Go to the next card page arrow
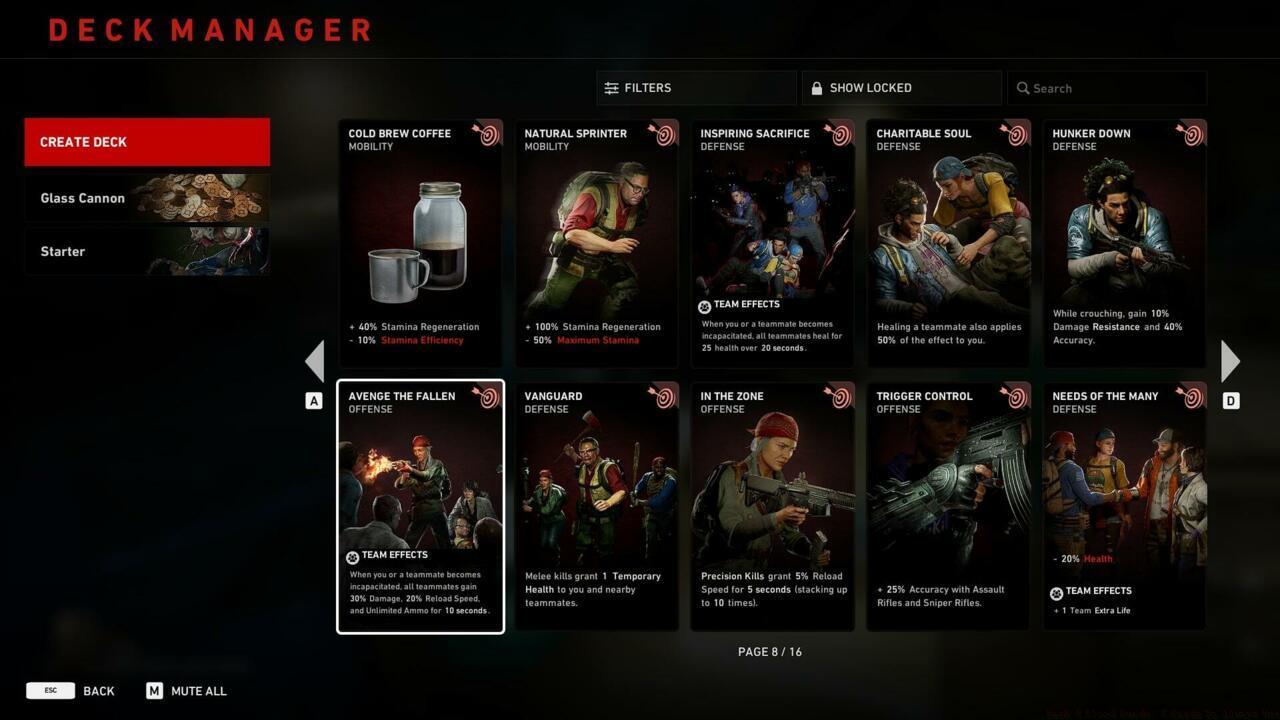The height and width of the screenshot is (720, 1280). 1230,361
